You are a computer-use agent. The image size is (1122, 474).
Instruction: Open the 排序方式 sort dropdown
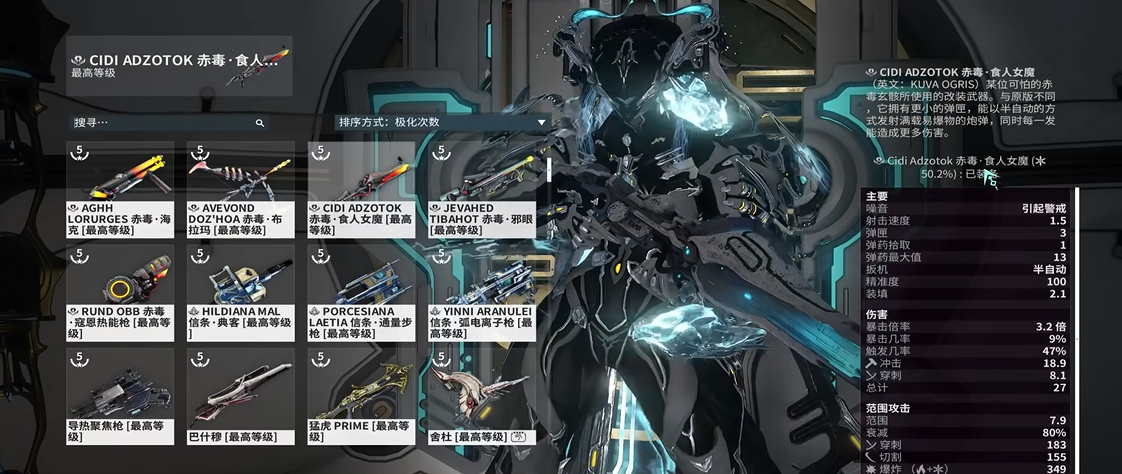(442, 122)
